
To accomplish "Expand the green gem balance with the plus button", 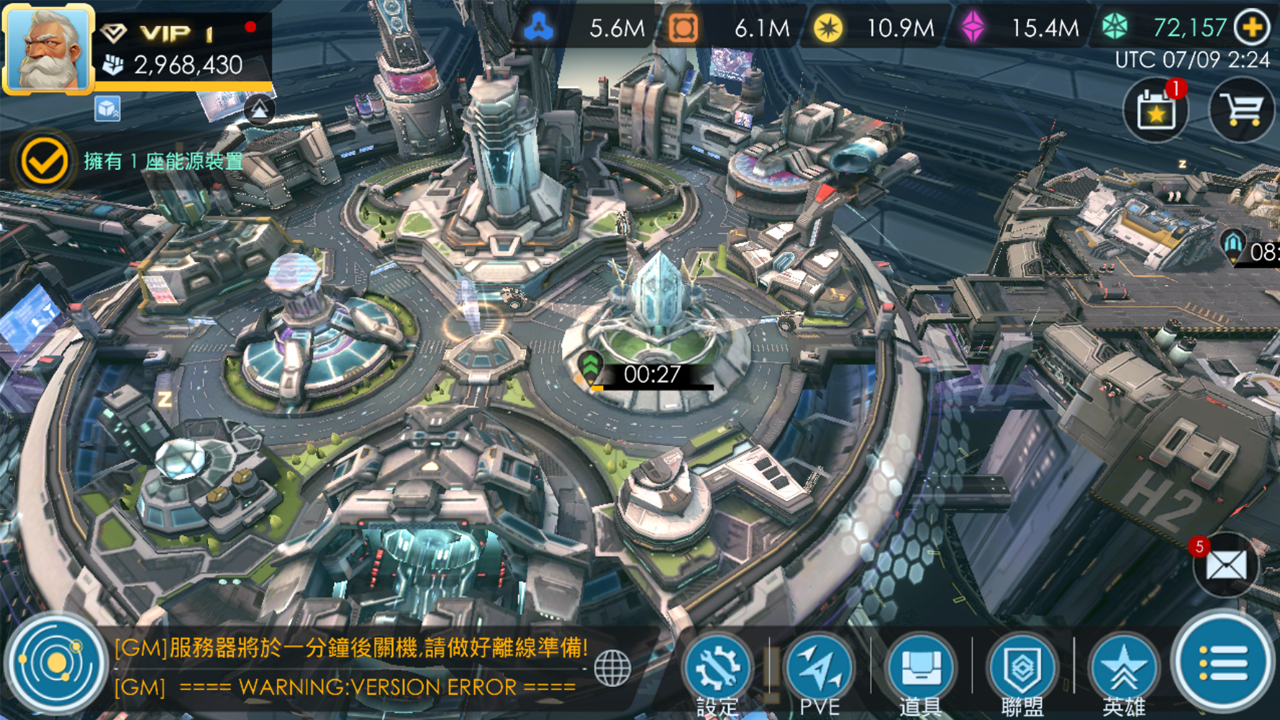I will click(x=1248, y=27).
